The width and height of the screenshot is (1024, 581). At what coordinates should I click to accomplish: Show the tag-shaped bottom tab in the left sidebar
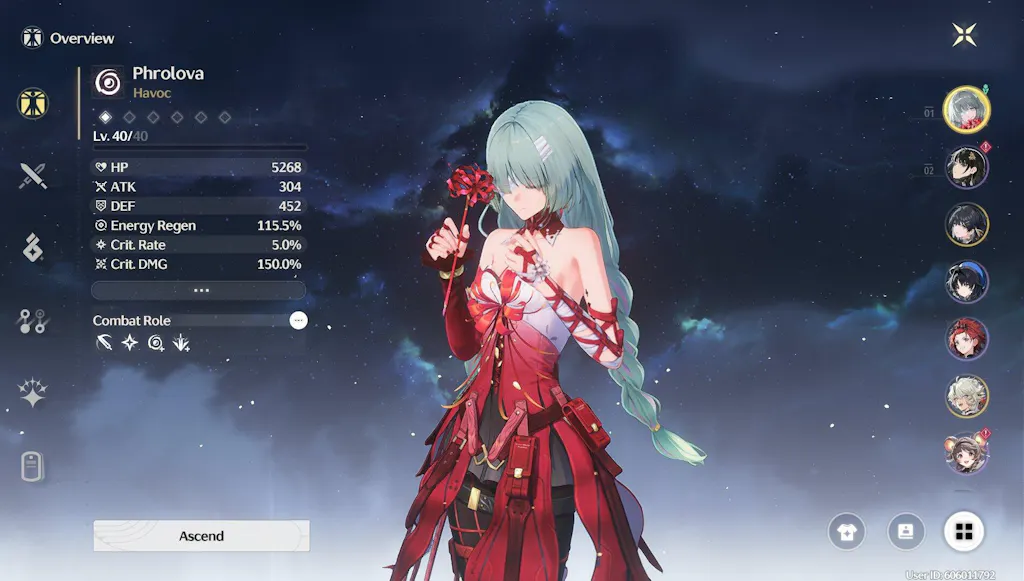[33, 466]
